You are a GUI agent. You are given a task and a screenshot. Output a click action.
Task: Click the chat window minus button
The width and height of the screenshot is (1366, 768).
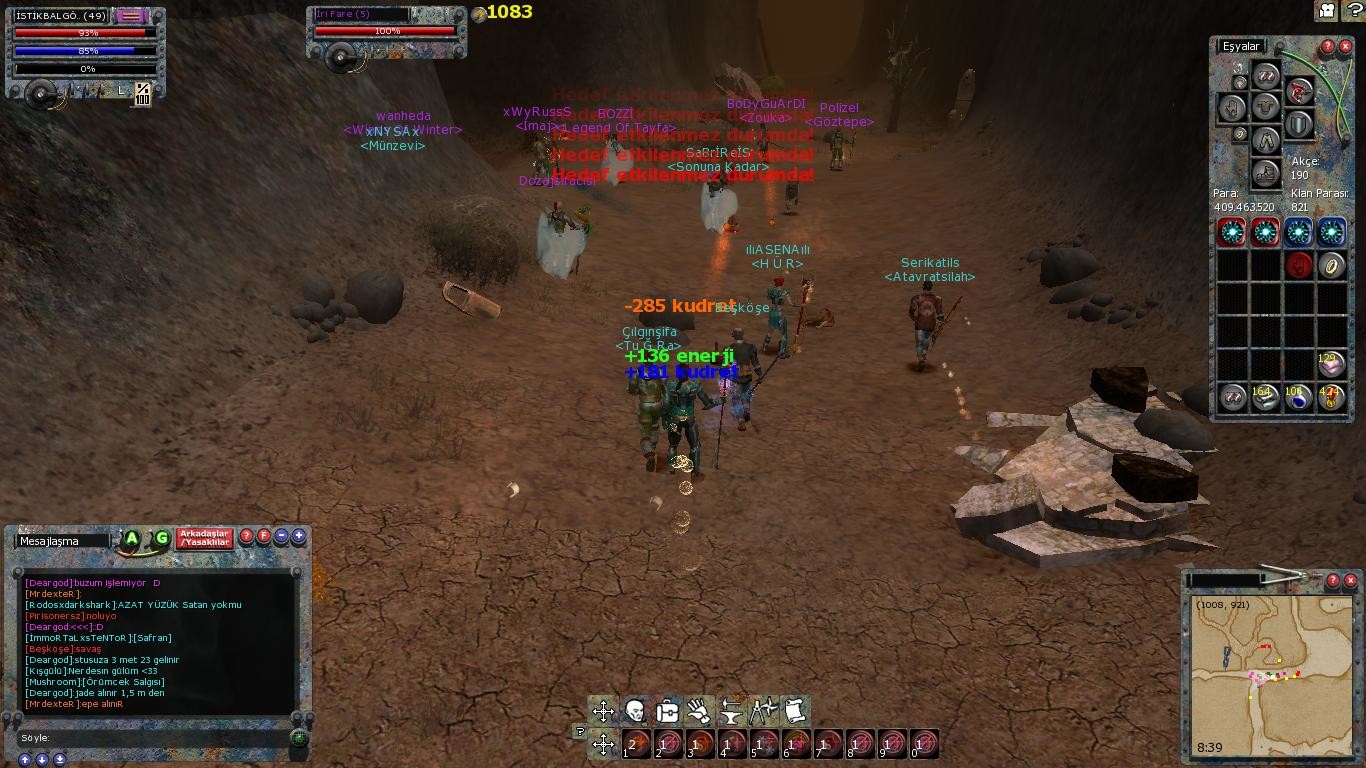[x=281, y=536]
